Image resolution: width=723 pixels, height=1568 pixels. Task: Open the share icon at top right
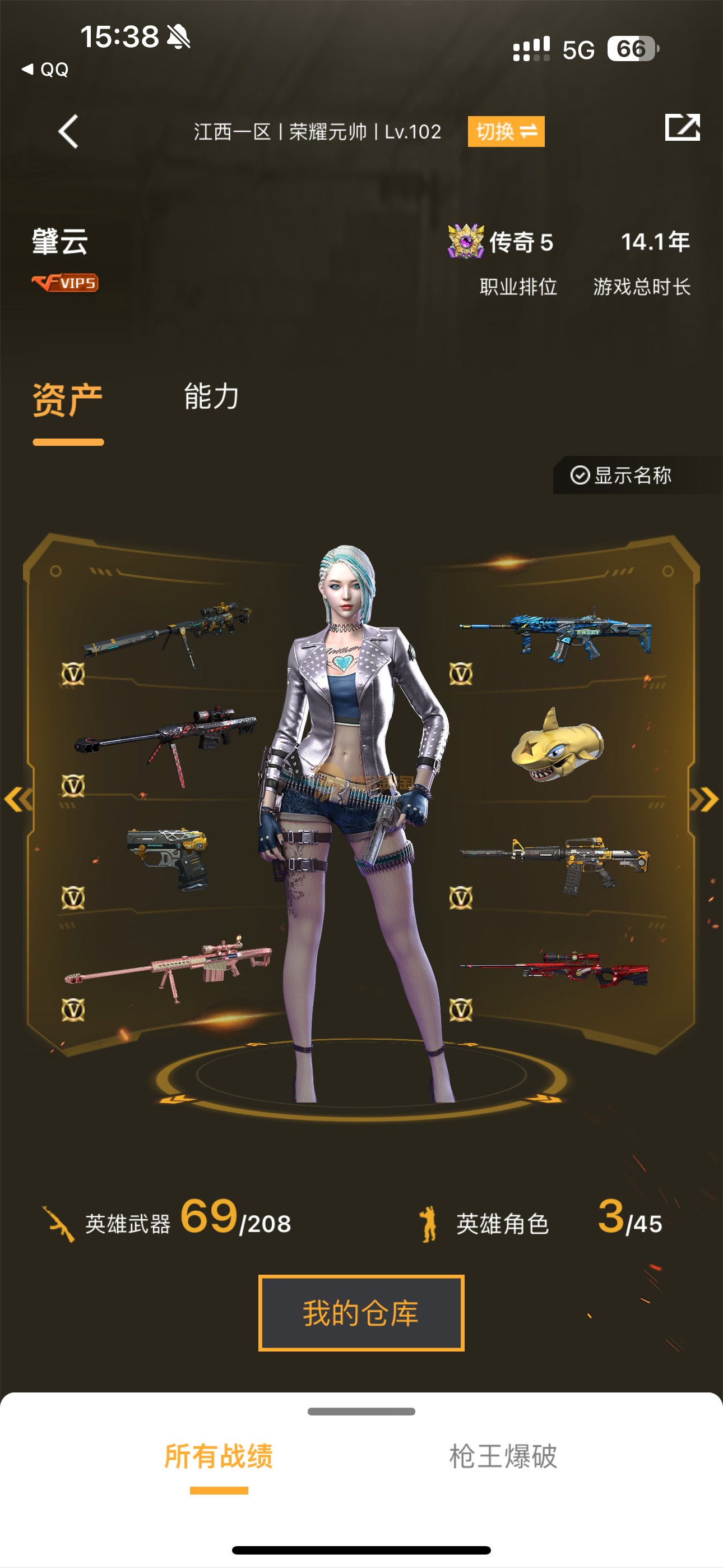click(x=682, y=128)
